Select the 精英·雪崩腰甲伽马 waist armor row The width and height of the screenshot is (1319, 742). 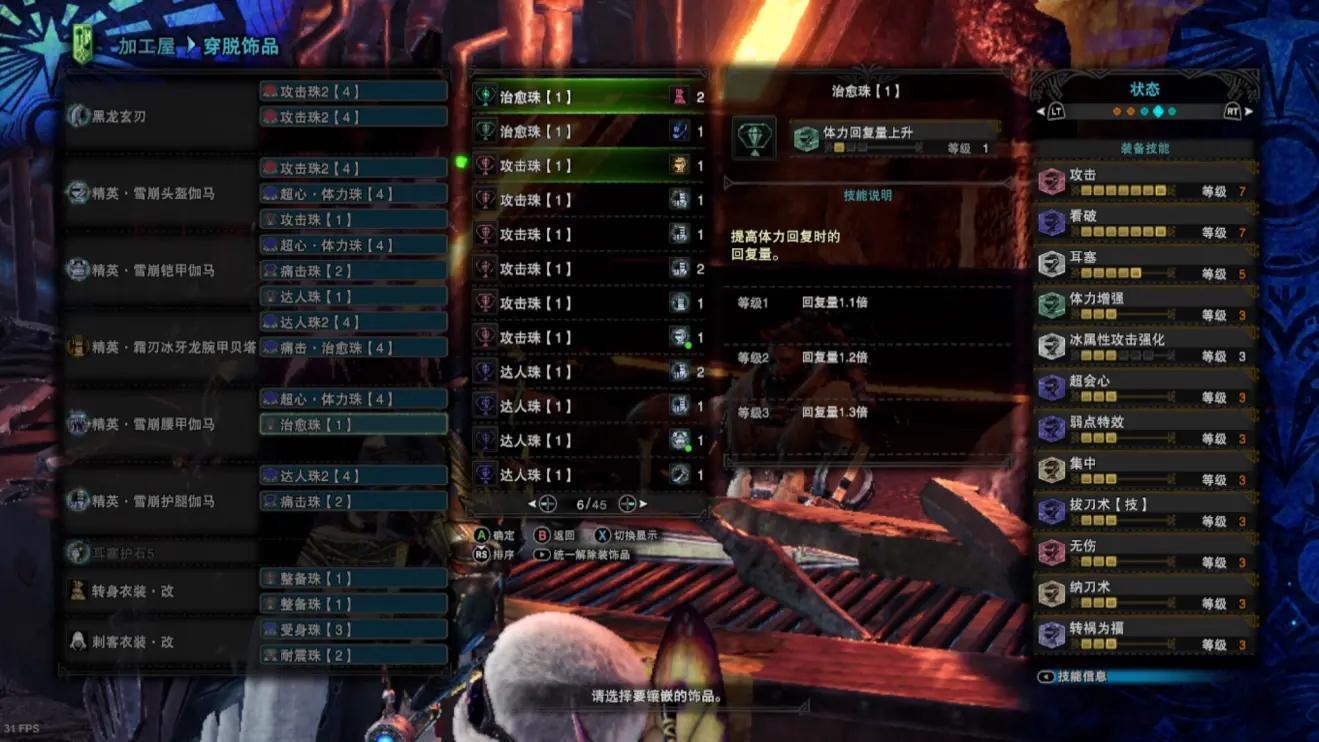pos(160,424)
